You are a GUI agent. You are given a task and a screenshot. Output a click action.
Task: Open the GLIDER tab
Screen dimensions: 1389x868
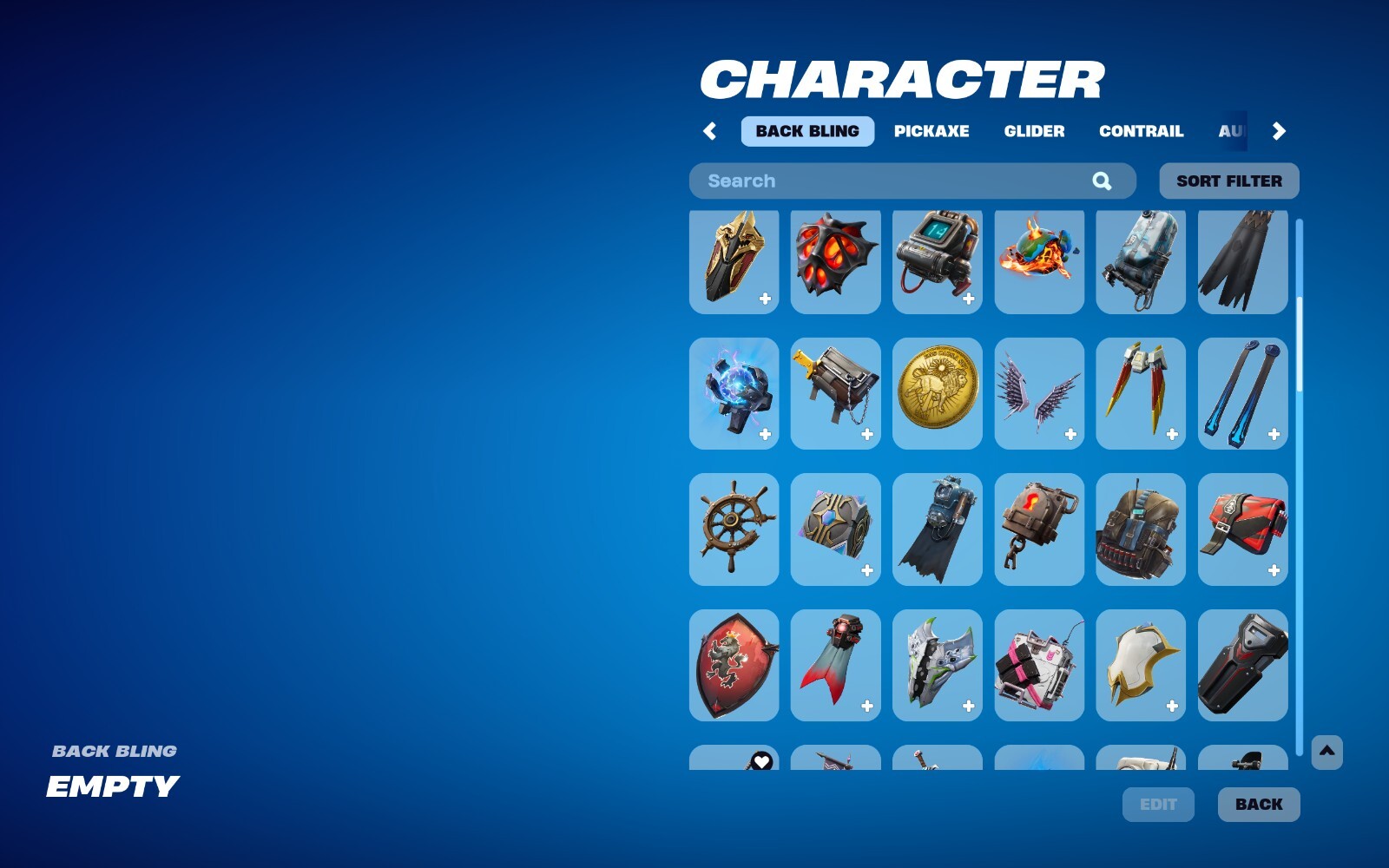(x=1034, y=131)
